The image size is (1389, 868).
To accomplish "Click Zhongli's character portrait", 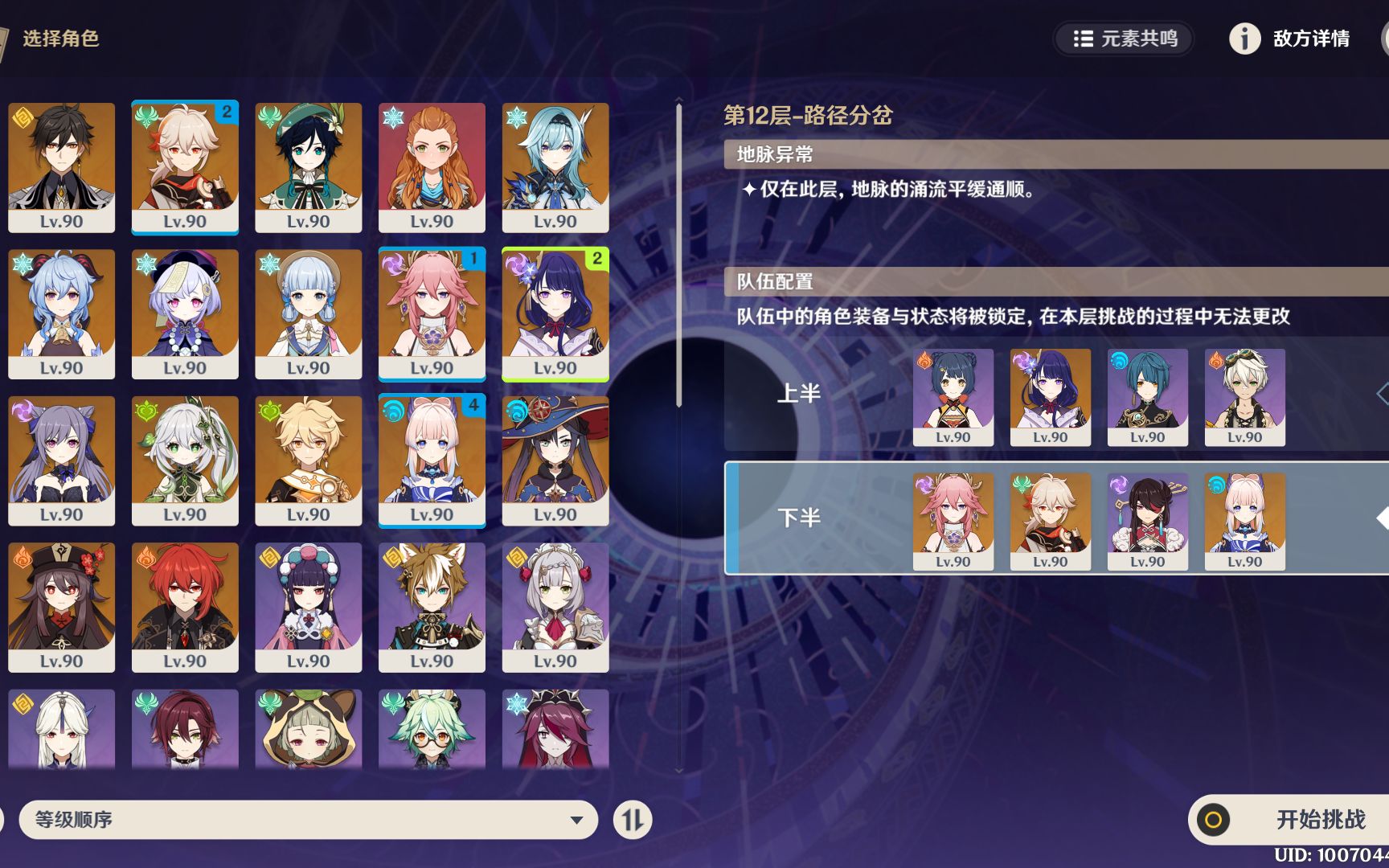I will point(62,167).
